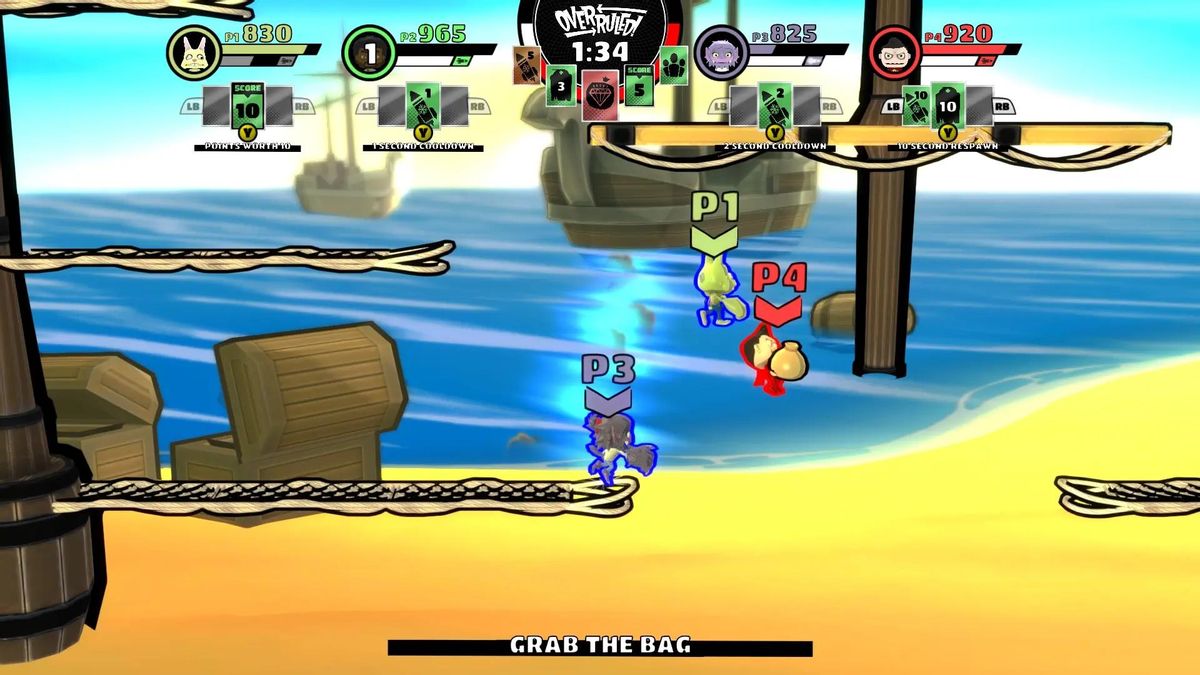Select the center Score 5 card
This screenshot has width=1200, height=675.
point(639,86)
